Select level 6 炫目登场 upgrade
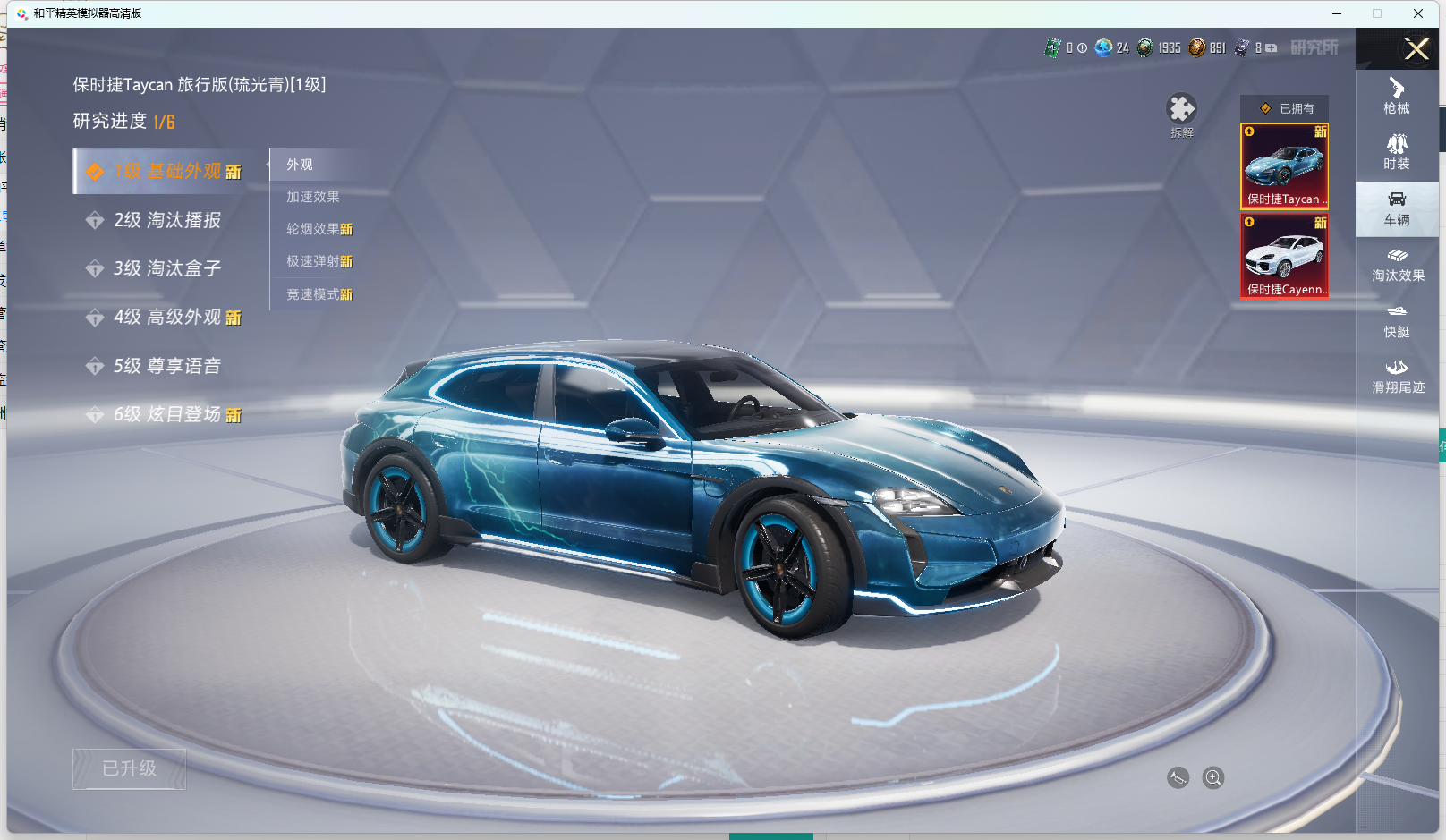Image resolution: width=1446 pixels, height=840 pixels. [x=166, y=414]
